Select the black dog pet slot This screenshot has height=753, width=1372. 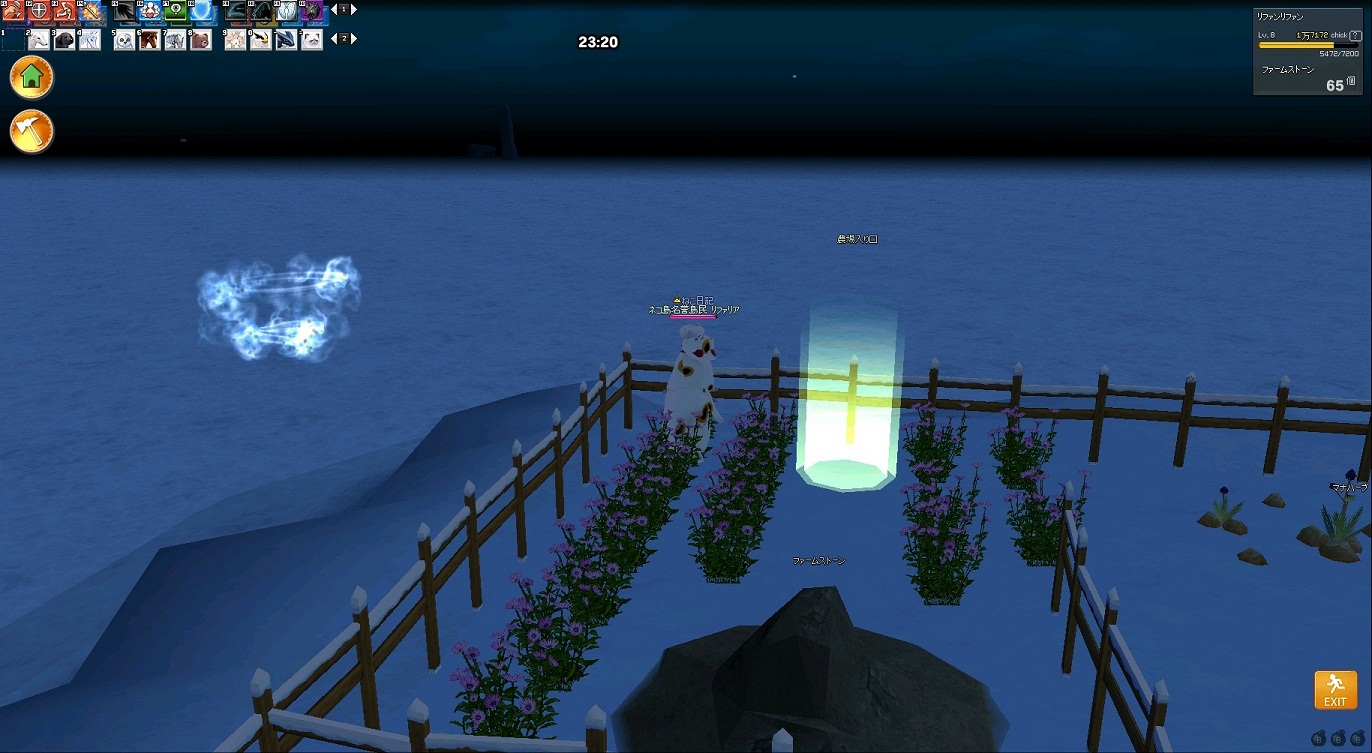pos(65,40)
